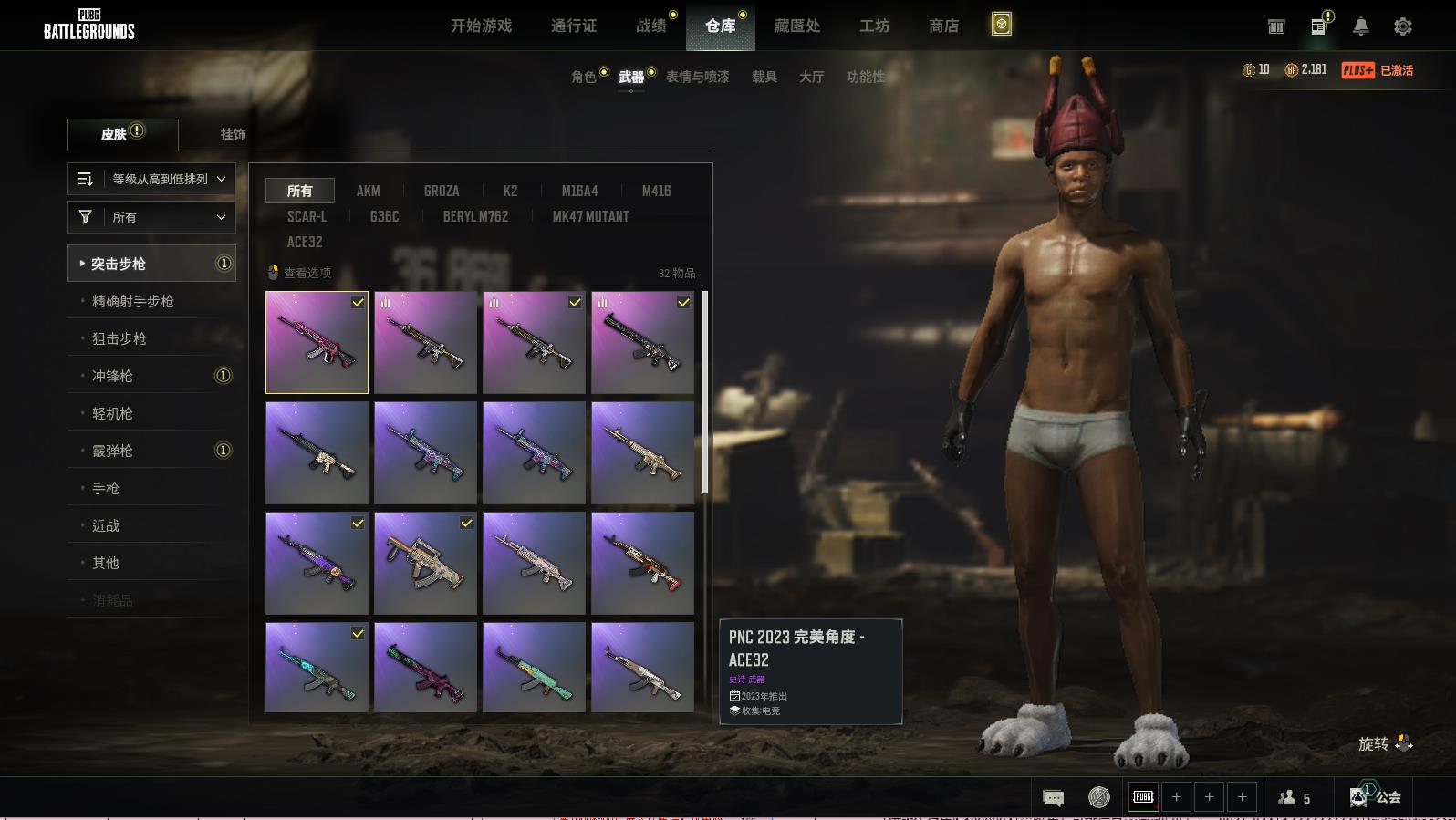1456x820 pixels.
Task: Open the 所有 filter dropdown
Action: coord(151,217)
